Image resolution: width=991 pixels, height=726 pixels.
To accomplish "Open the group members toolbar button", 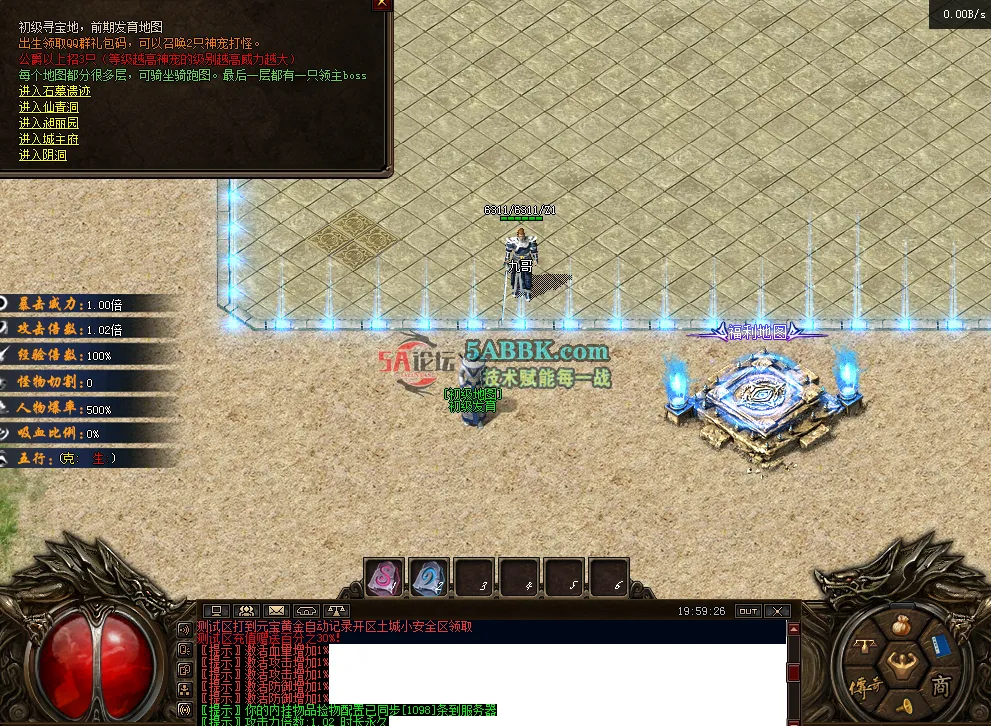I will (245, 610).
